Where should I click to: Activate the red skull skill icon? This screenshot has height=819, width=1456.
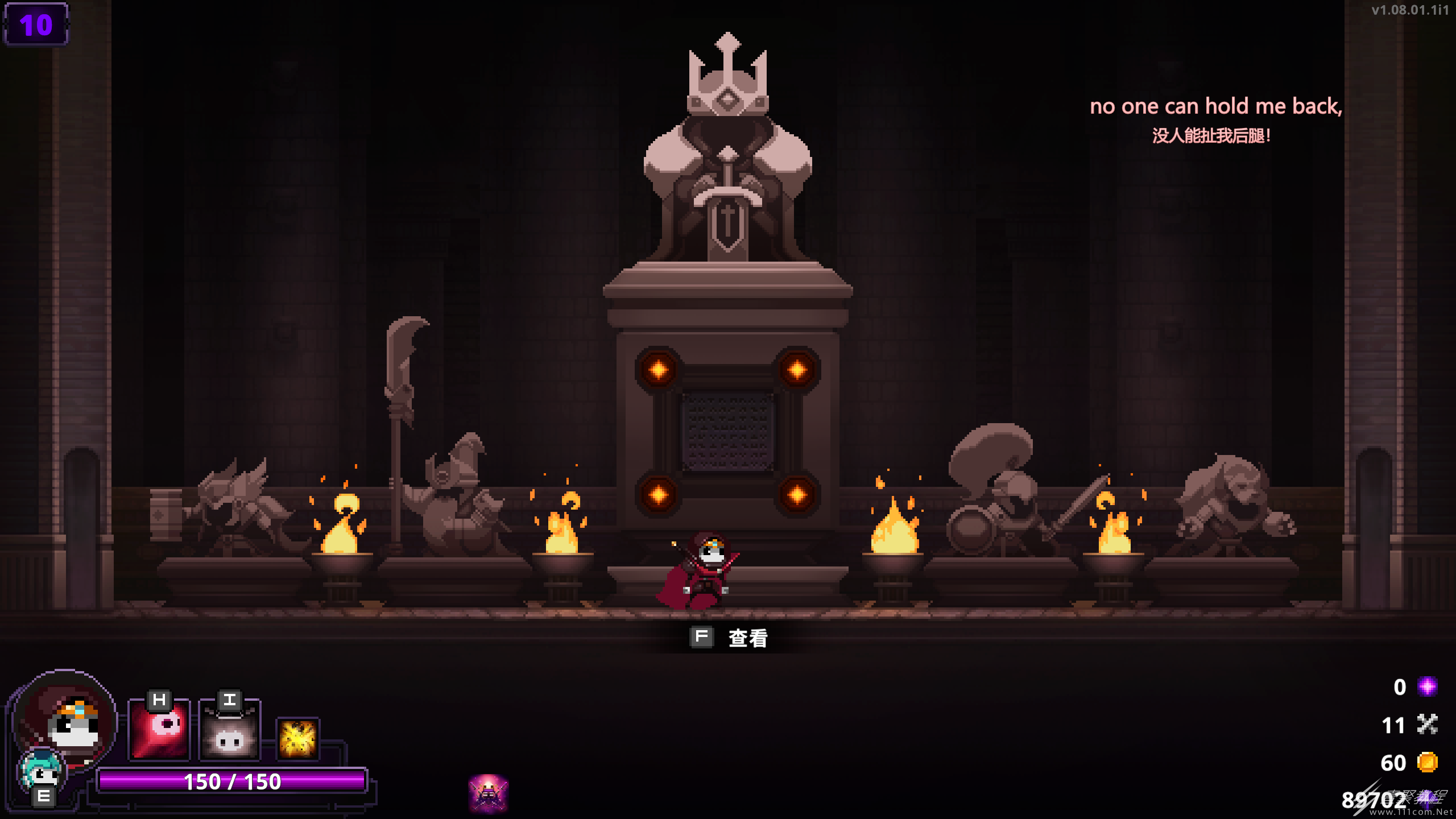point(159,730)
